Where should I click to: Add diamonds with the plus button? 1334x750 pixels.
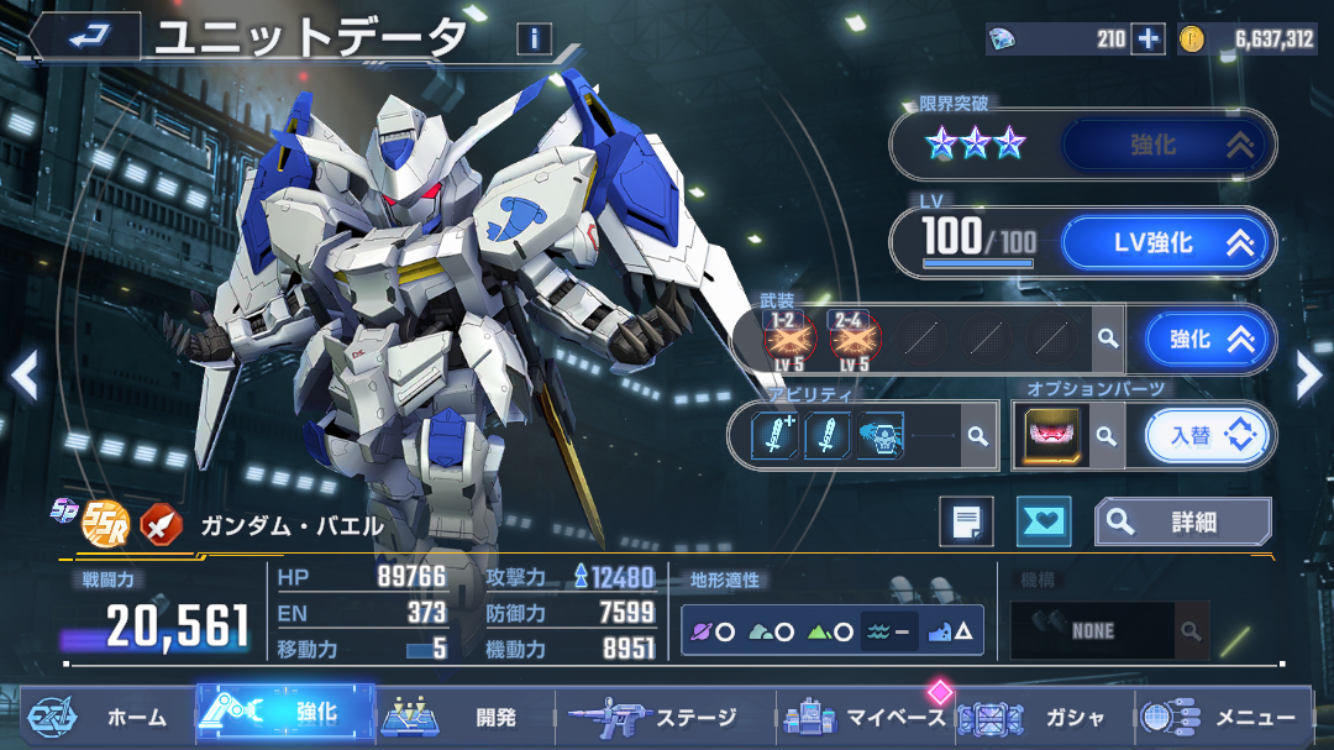1147,39
